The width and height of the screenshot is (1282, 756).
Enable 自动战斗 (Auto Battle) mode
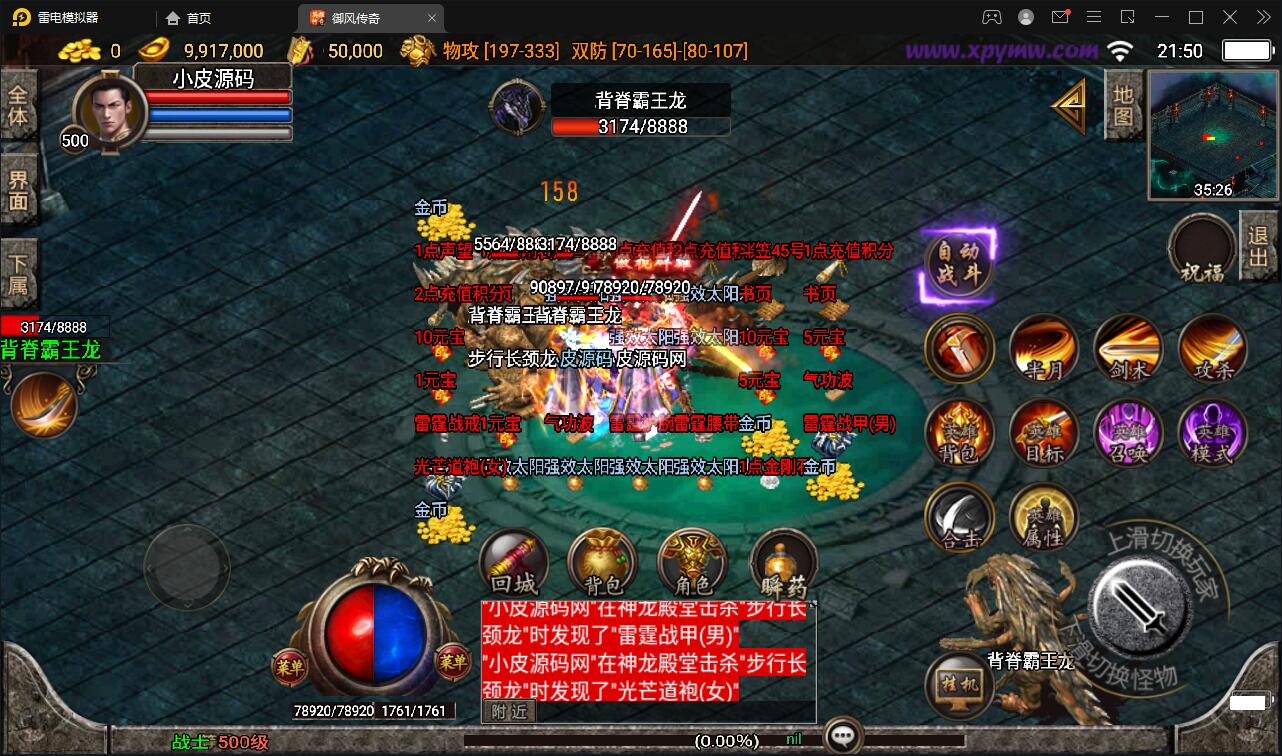click(958, 265)
